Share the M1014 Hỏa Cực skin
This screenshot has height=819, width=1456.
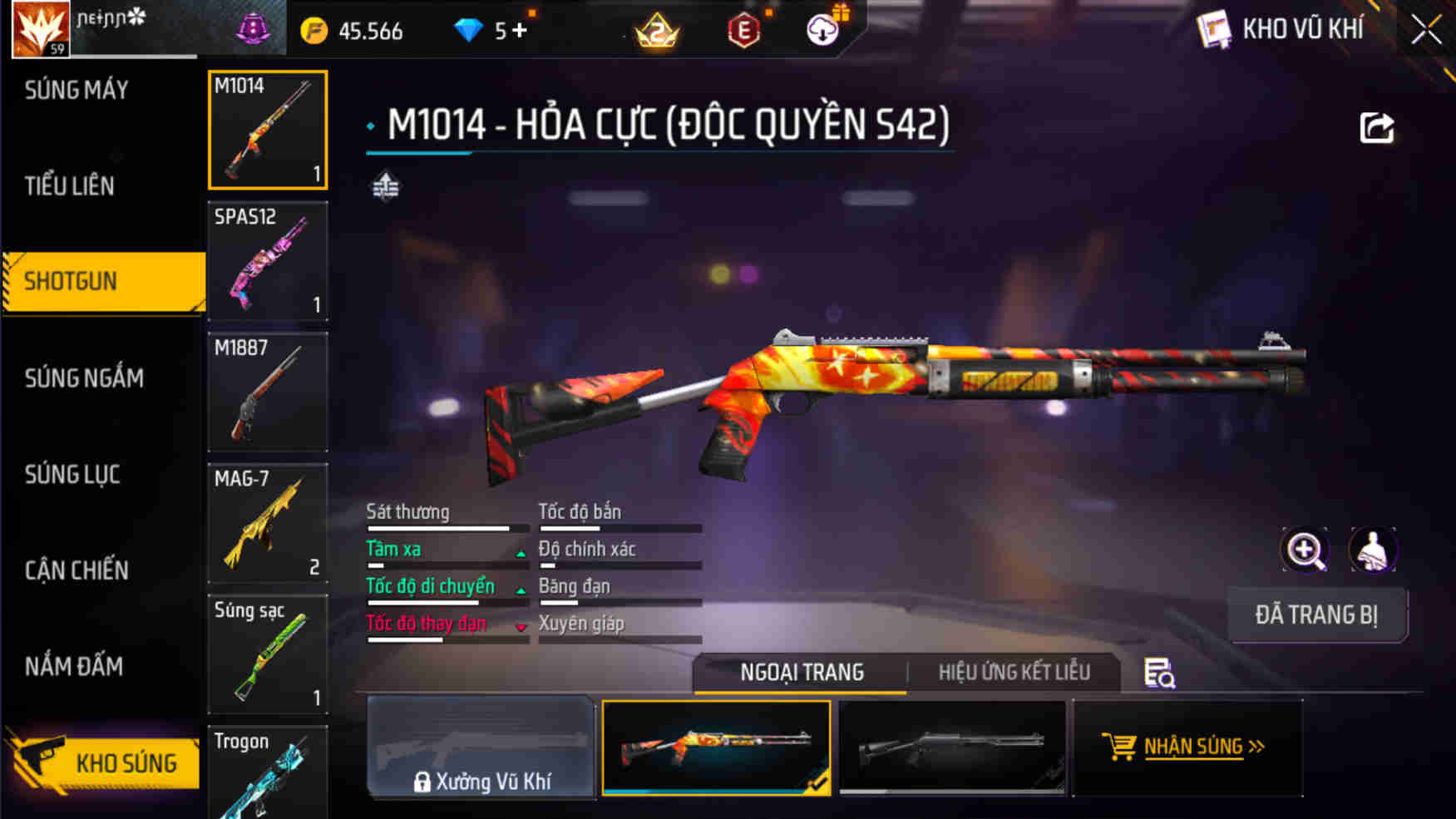click(x=1376, y=126)
